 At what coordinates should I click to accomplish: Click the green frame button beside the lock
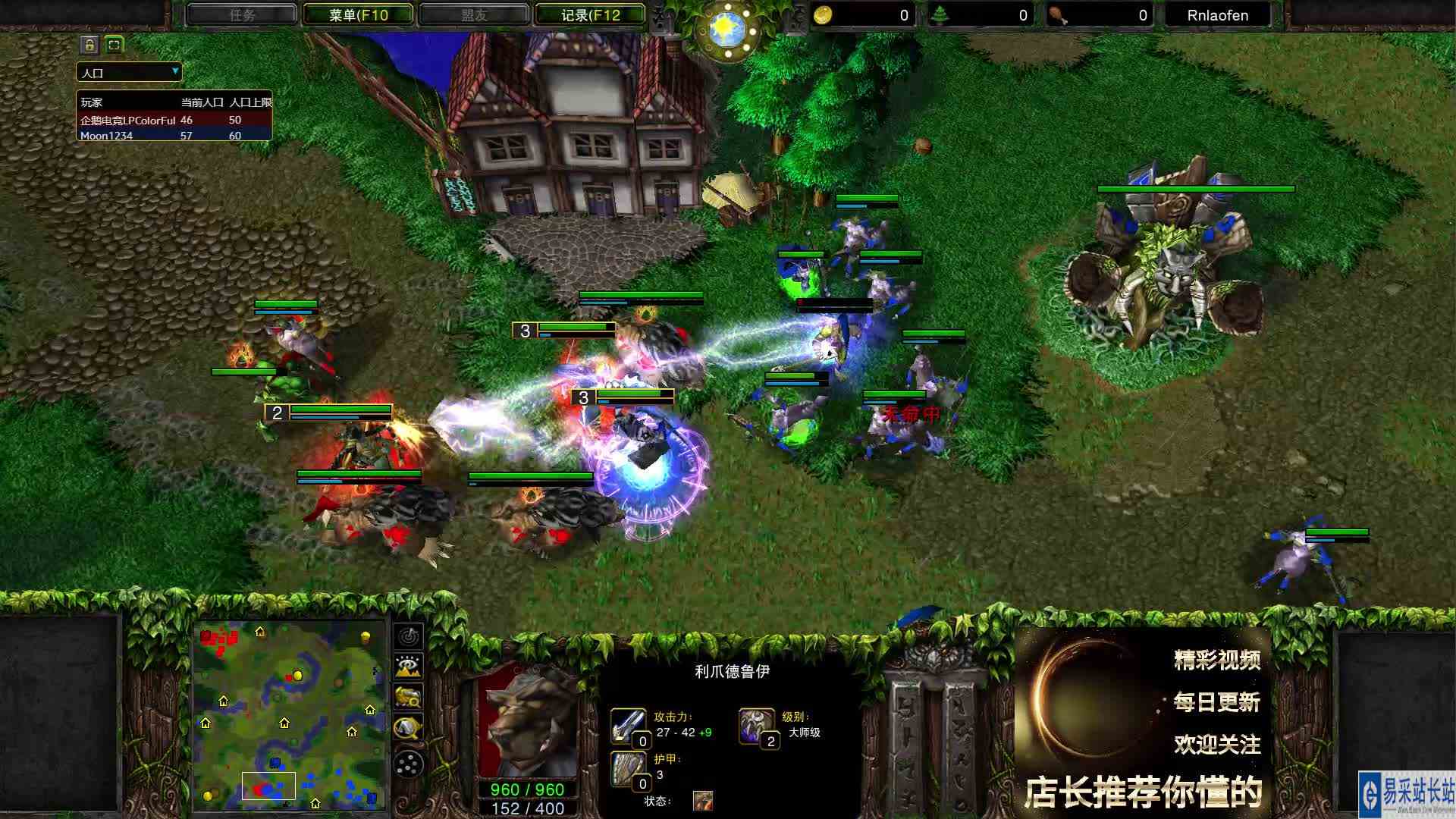[112, 45]
